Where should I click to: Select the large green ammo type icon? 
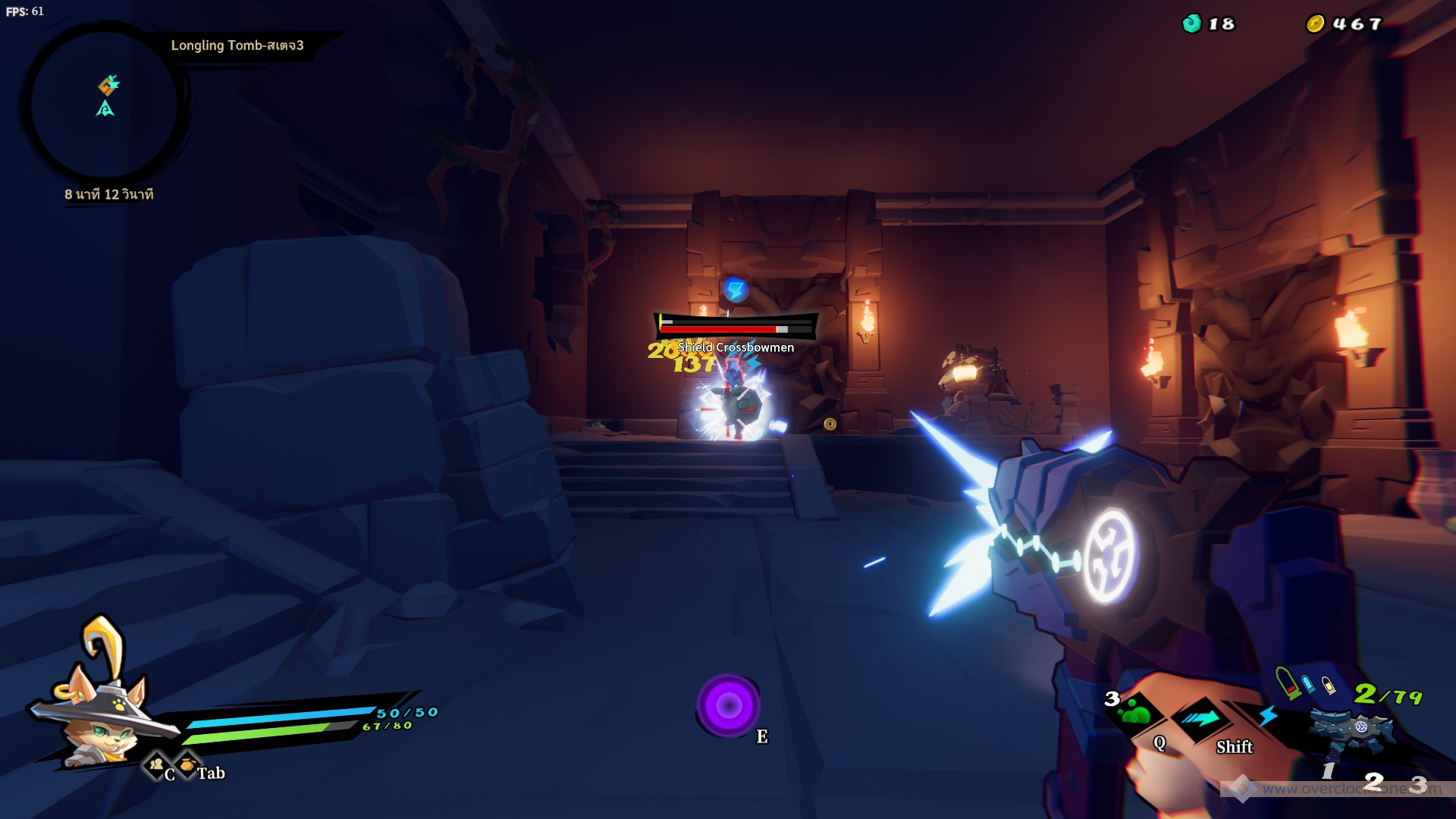1287,681
